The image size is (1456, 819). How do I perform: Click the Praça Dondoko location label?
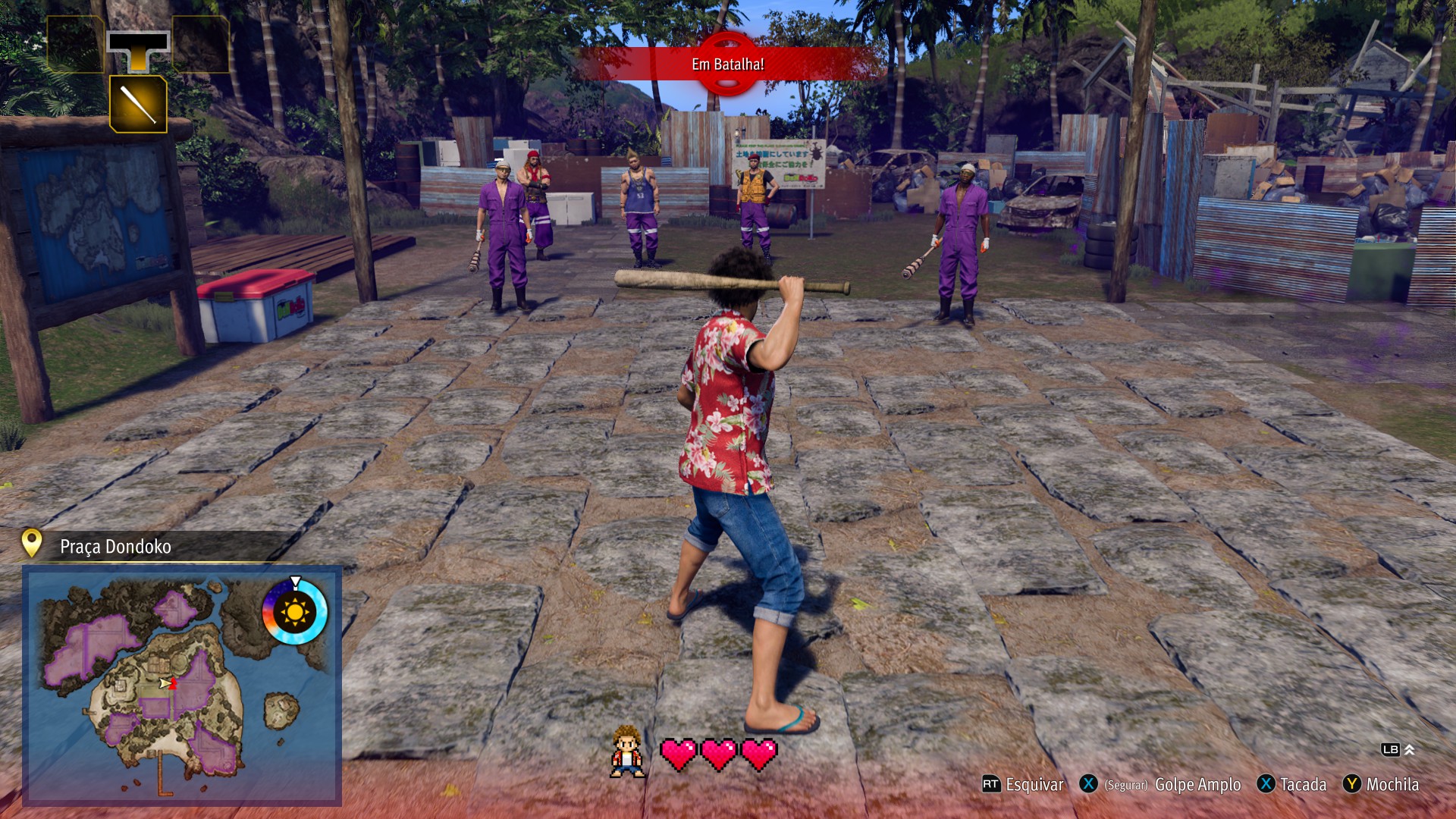click(x=115, y=547)
